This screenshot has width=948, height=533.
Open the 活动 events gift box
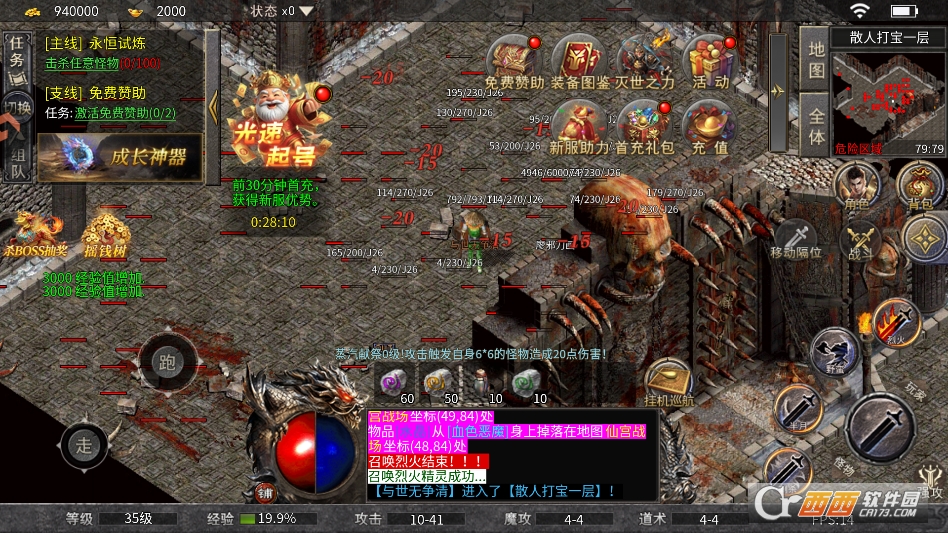710,60
